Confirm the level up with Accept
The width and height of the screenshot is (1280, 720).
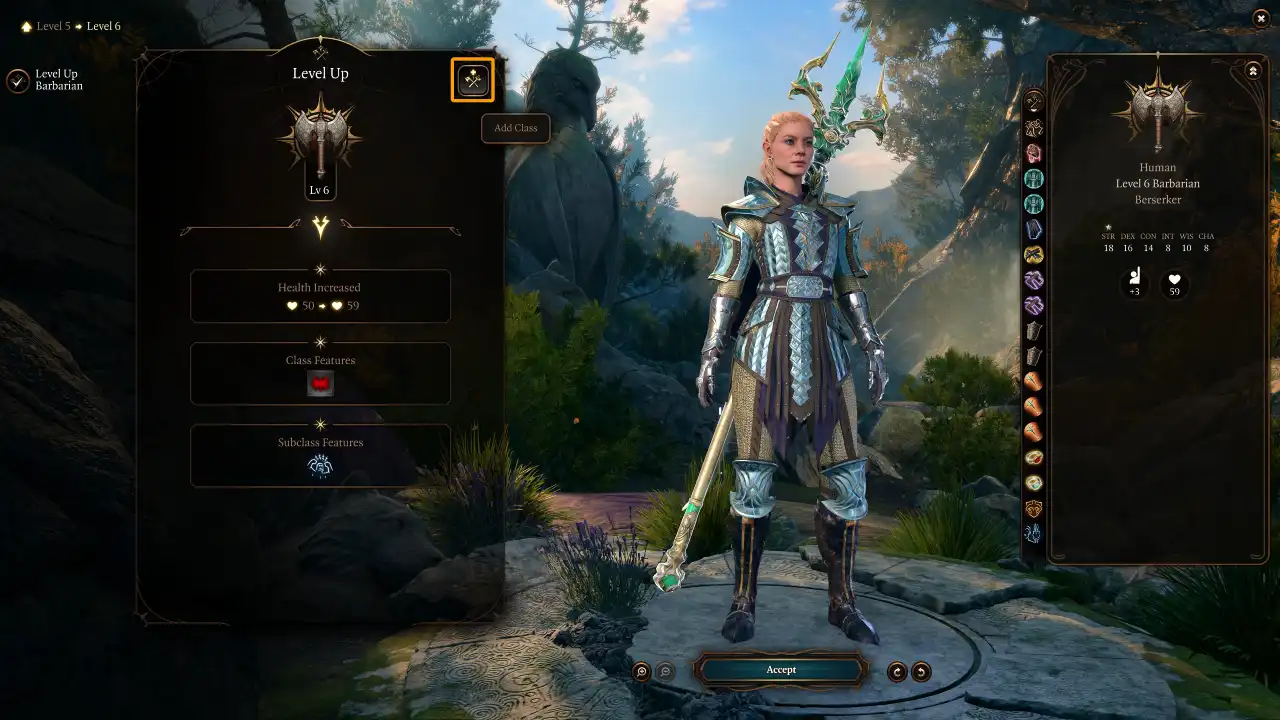(781, 670)
